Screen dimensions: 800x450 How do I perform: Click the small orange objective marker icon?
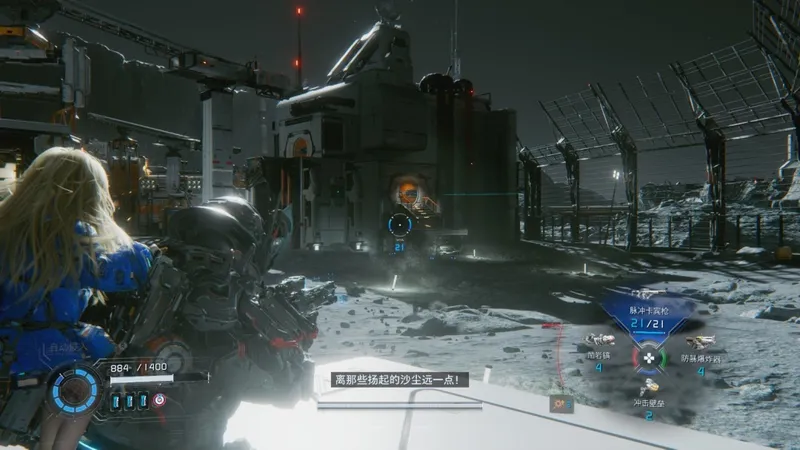[559, 404]
